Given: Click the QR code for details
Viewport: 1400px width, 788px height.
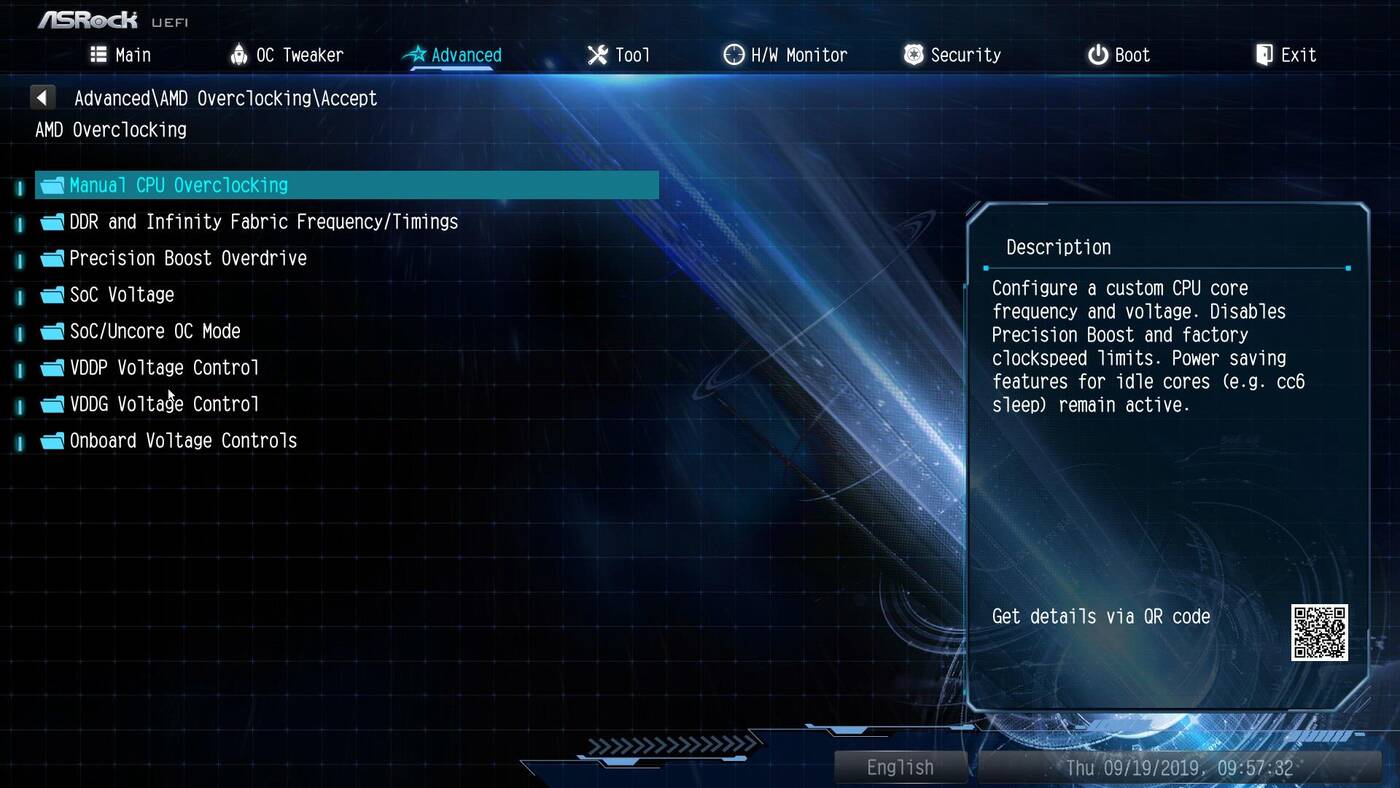Looking at the screenshot, I should coord(1319,632).
